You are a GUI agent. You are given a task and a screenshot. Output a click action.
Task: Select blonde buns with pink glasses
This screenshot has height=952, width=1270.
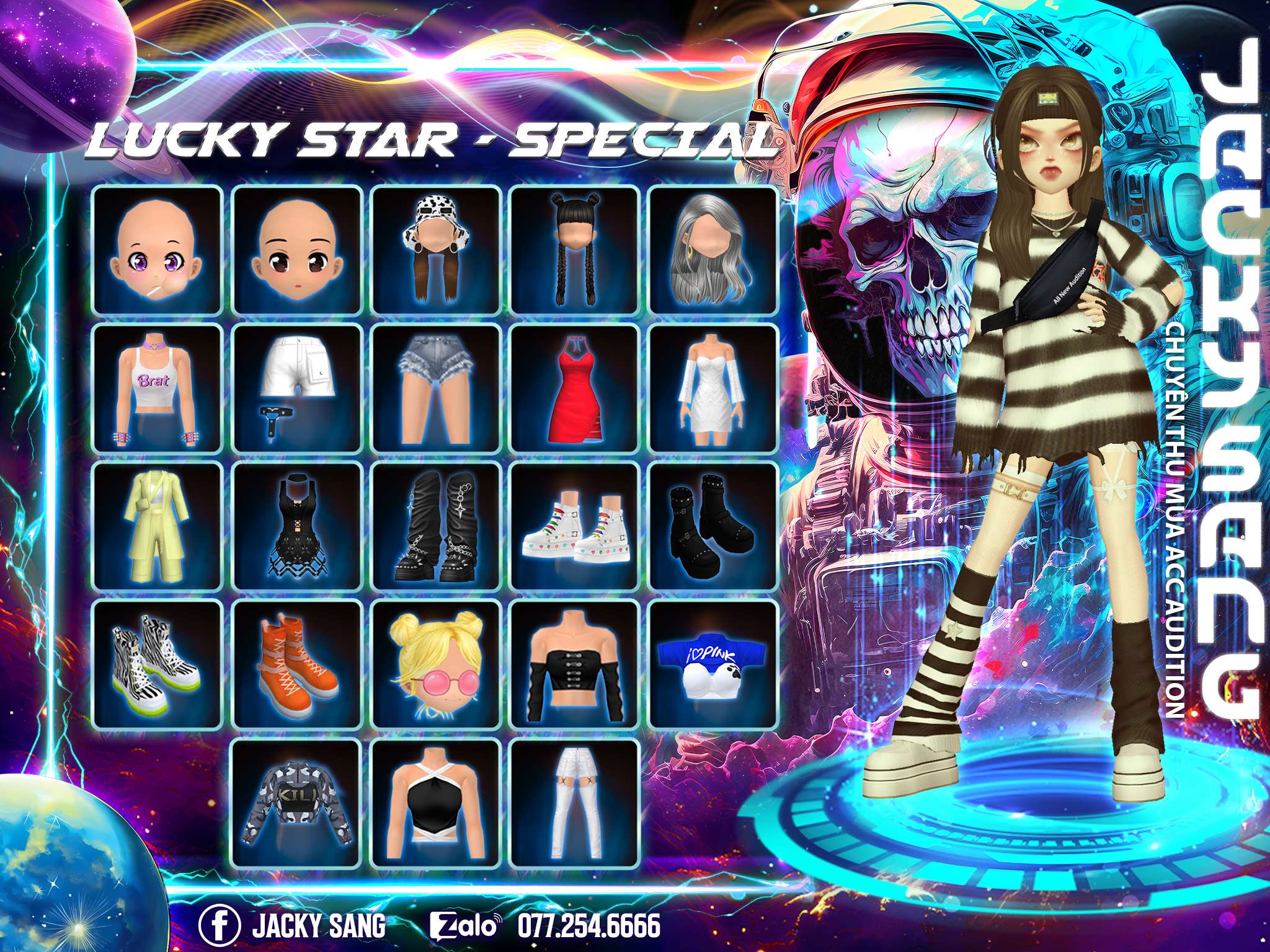(435, 664)
